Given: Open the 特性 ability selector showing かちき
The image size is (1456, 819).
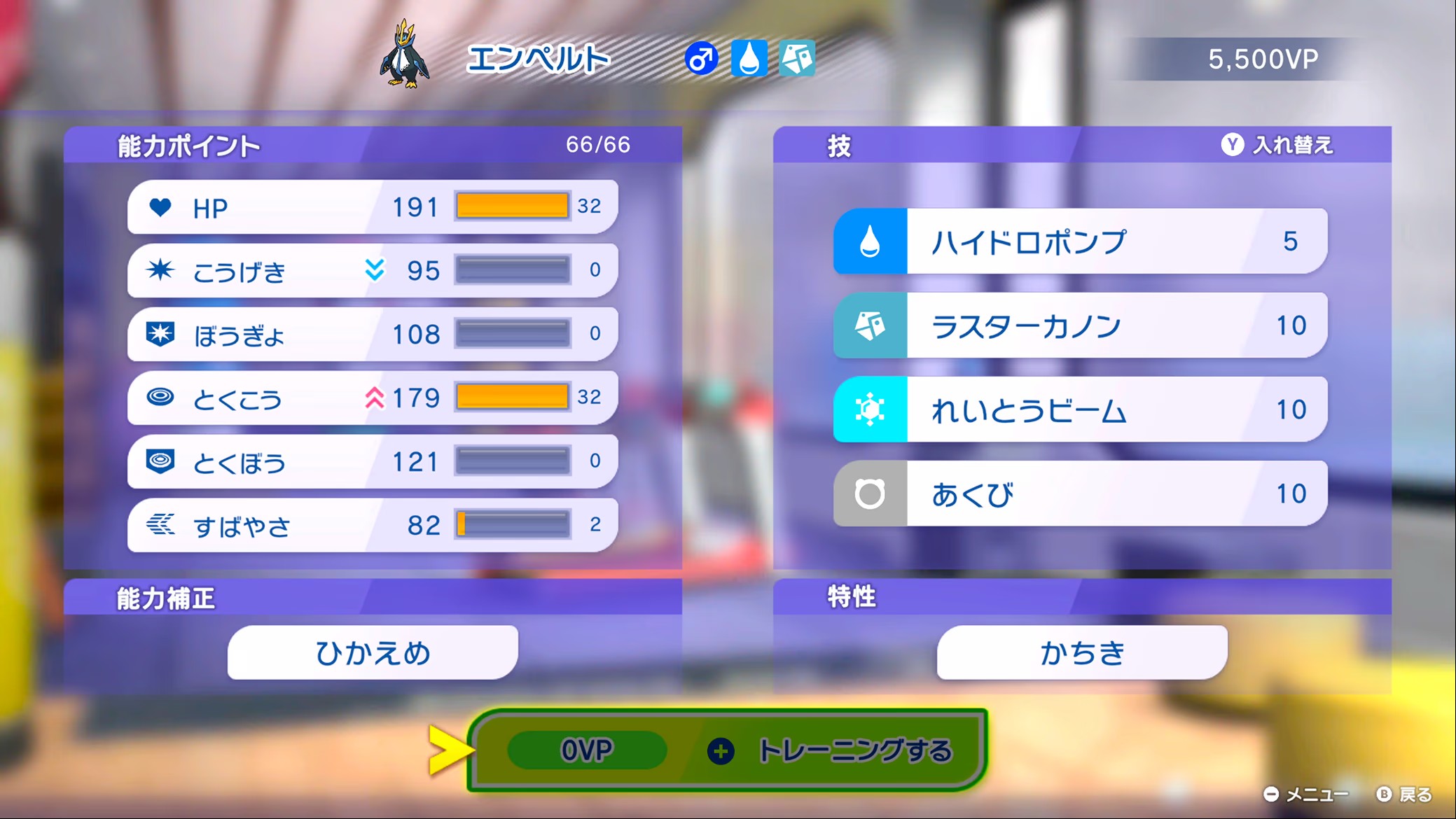Looking at the screenshot, I should coord(1081,651).
